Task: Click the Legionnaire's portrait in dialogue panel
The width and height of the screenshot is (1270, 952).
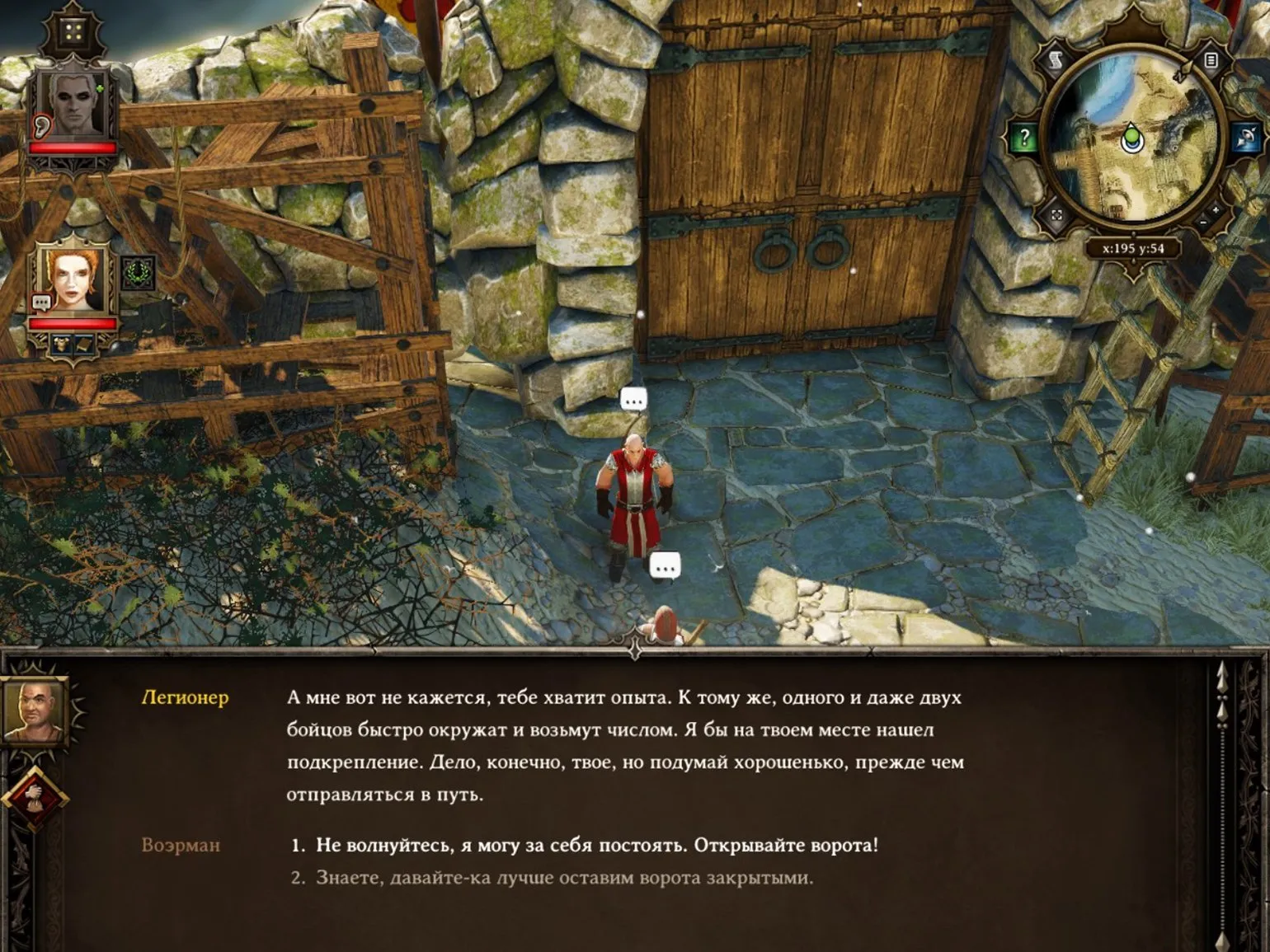Action: click(33, 710)
